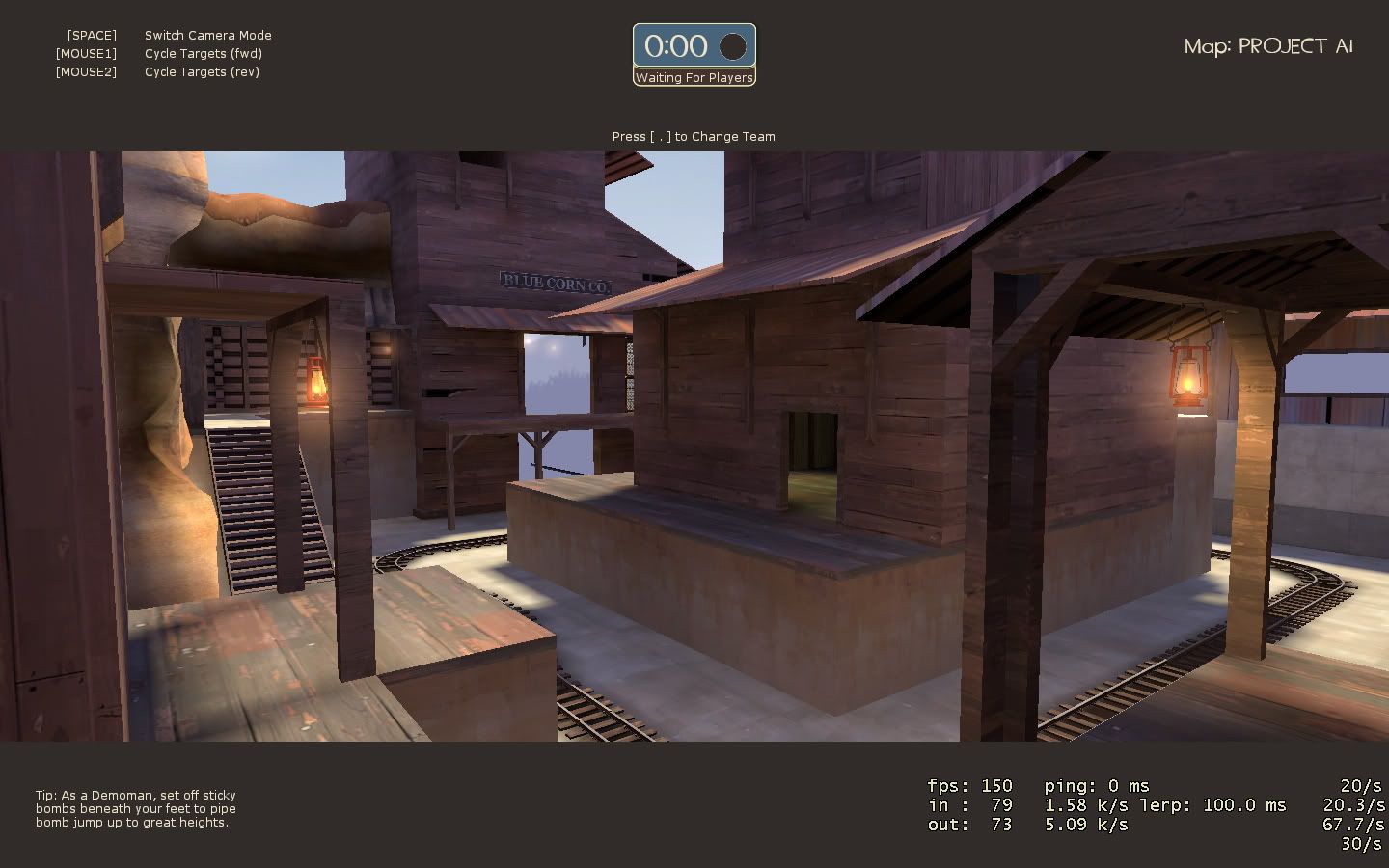Select the BLUE CORN CO. sign
This screenshot has height=868, width=1389.
(x=553, y=283)
